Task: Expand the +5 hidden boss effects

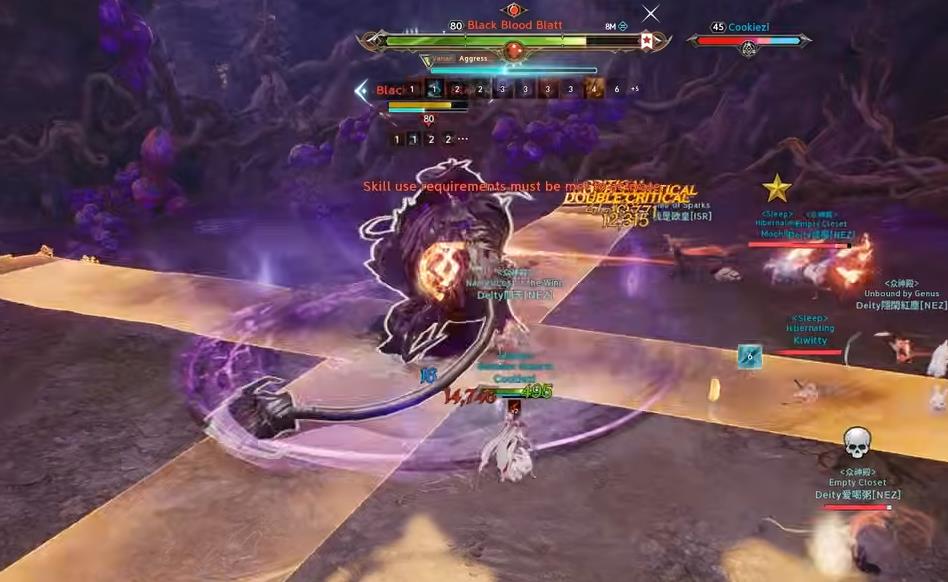Action: 635,89
